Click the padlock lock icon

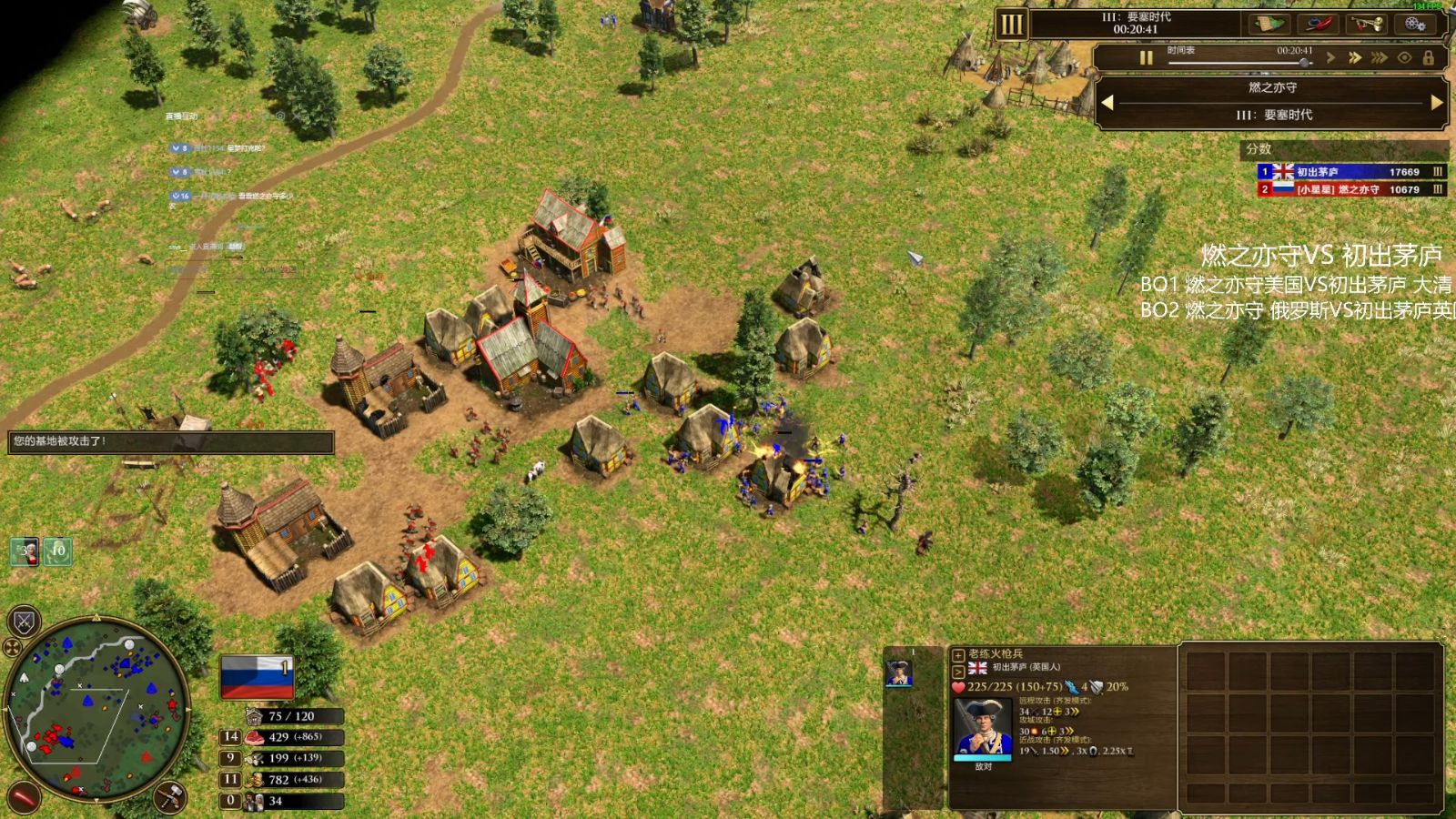click(1429, 58)
